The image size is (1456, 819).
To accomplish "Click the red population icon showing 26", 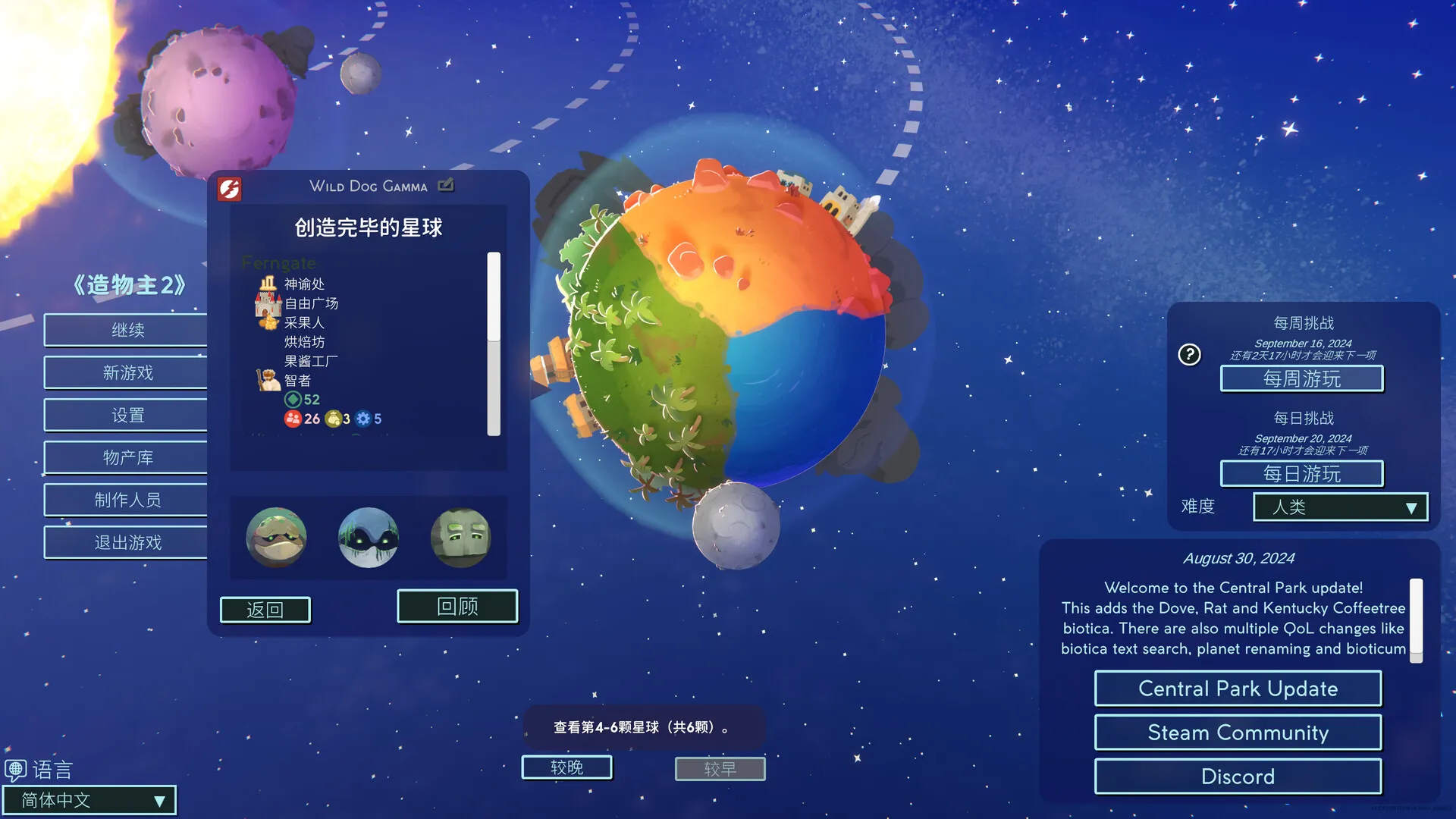I will (293, 419).
